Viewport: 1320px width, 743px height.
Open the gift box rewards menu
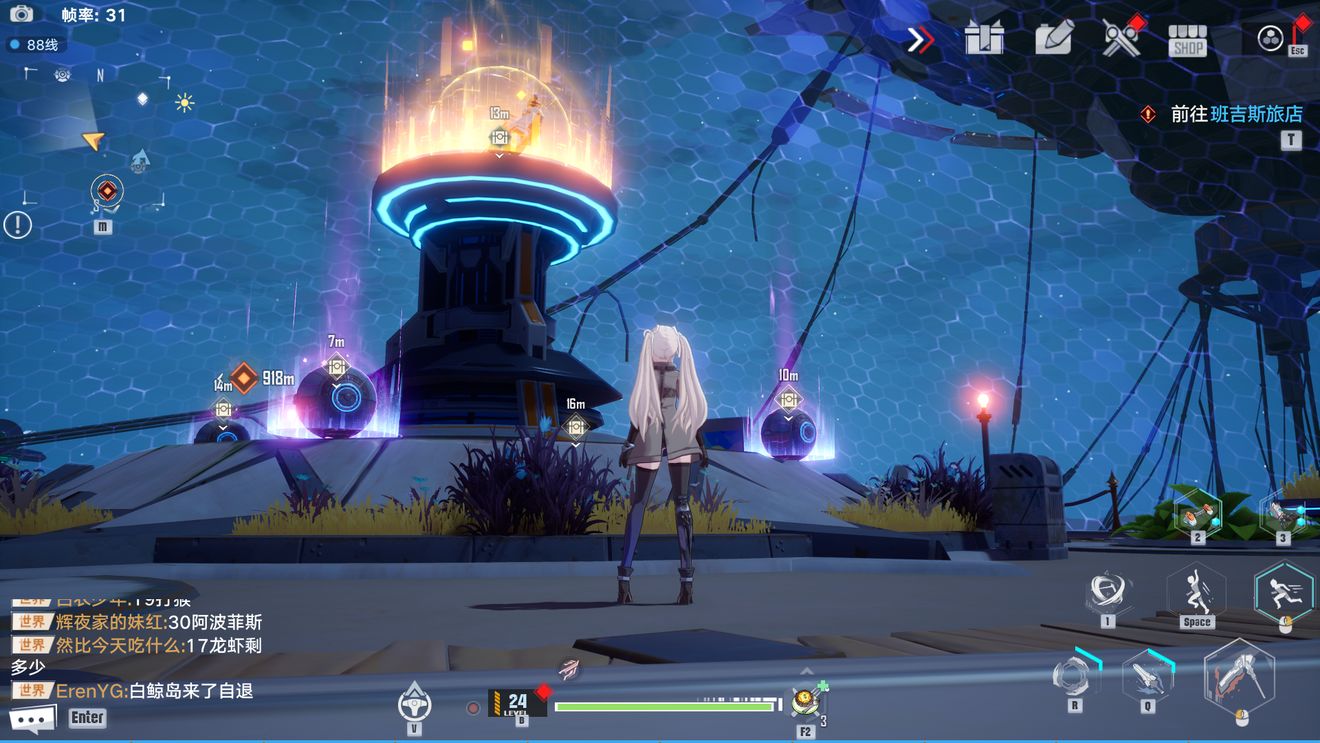click(984, 39)
